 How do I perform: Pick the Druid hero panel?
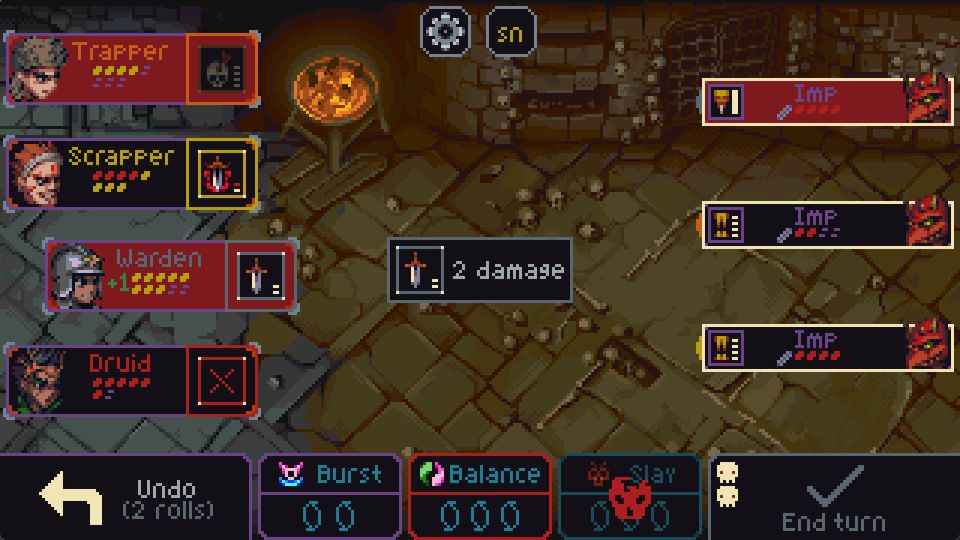coord(98,379)
